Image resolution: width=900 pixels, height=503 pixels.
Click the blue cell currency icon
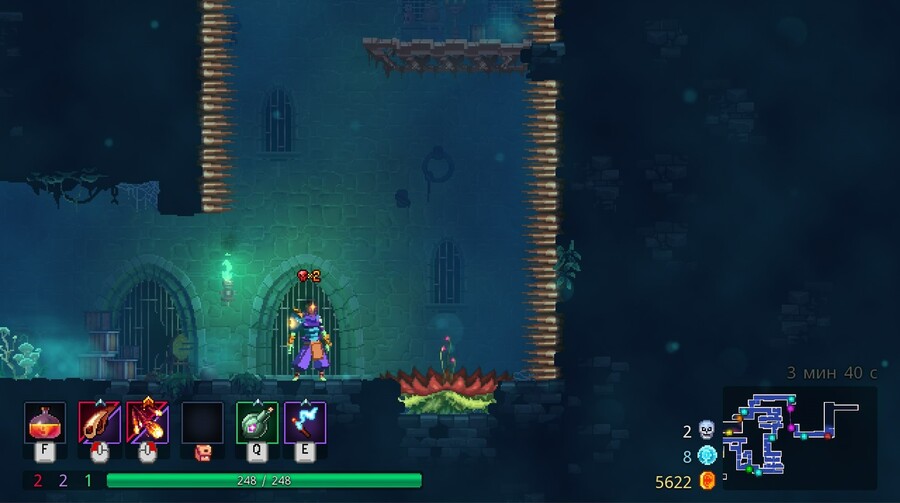pyautogui.click(x=708, y=456)
